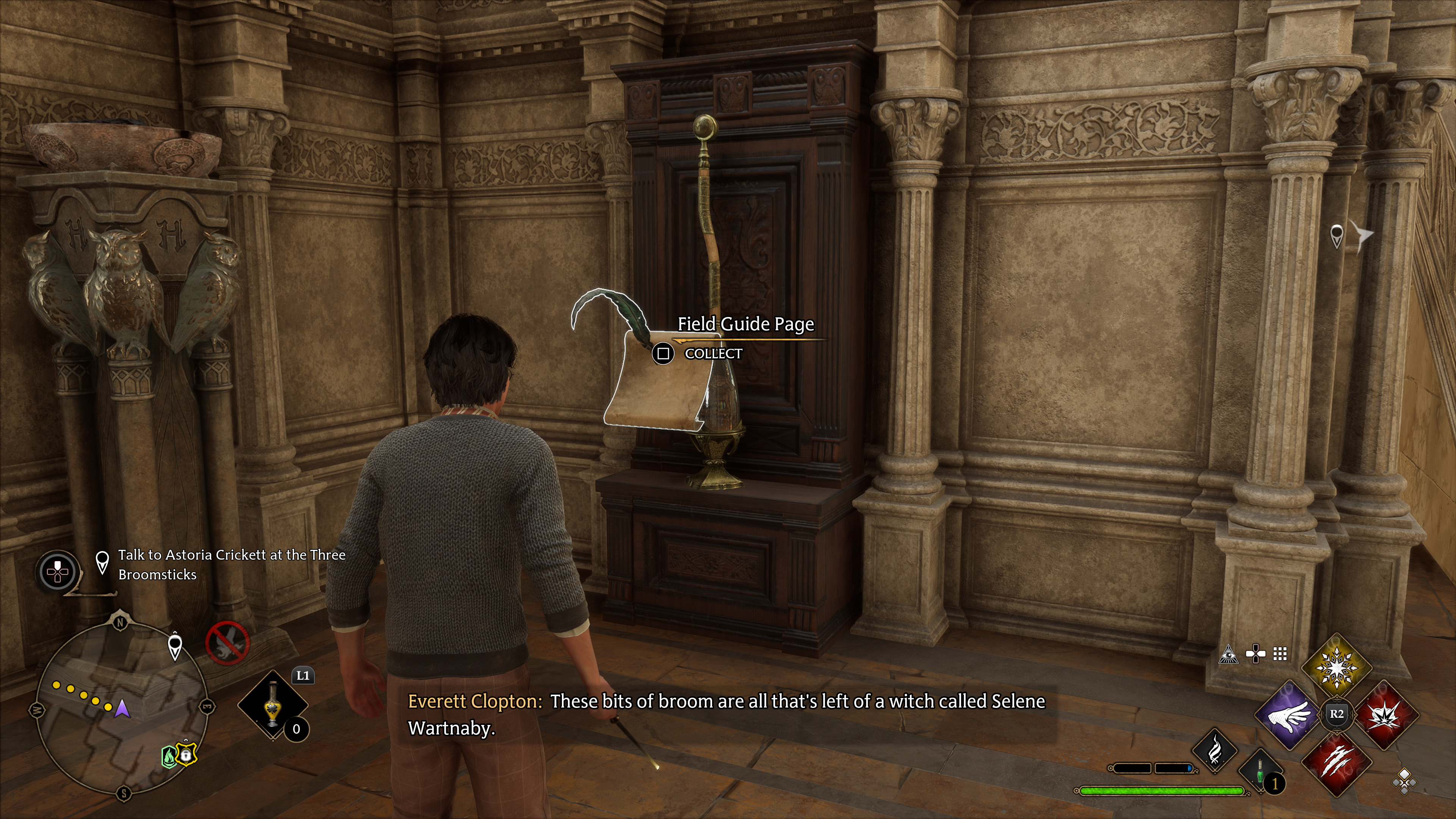Collect the Field Guide Page
Screen dimensions: 1456x819
(x=663, y=354)
